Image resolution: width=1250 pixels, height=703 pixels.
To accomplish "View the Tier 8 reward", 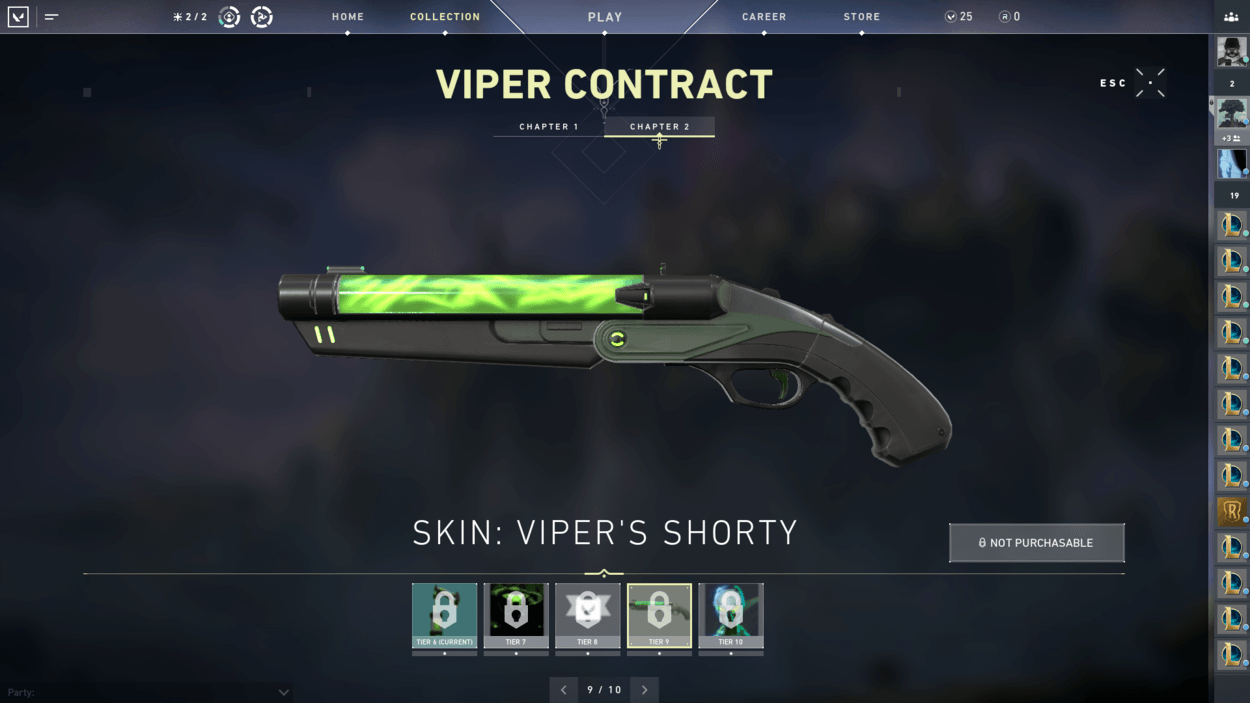I will coord(588,615).
